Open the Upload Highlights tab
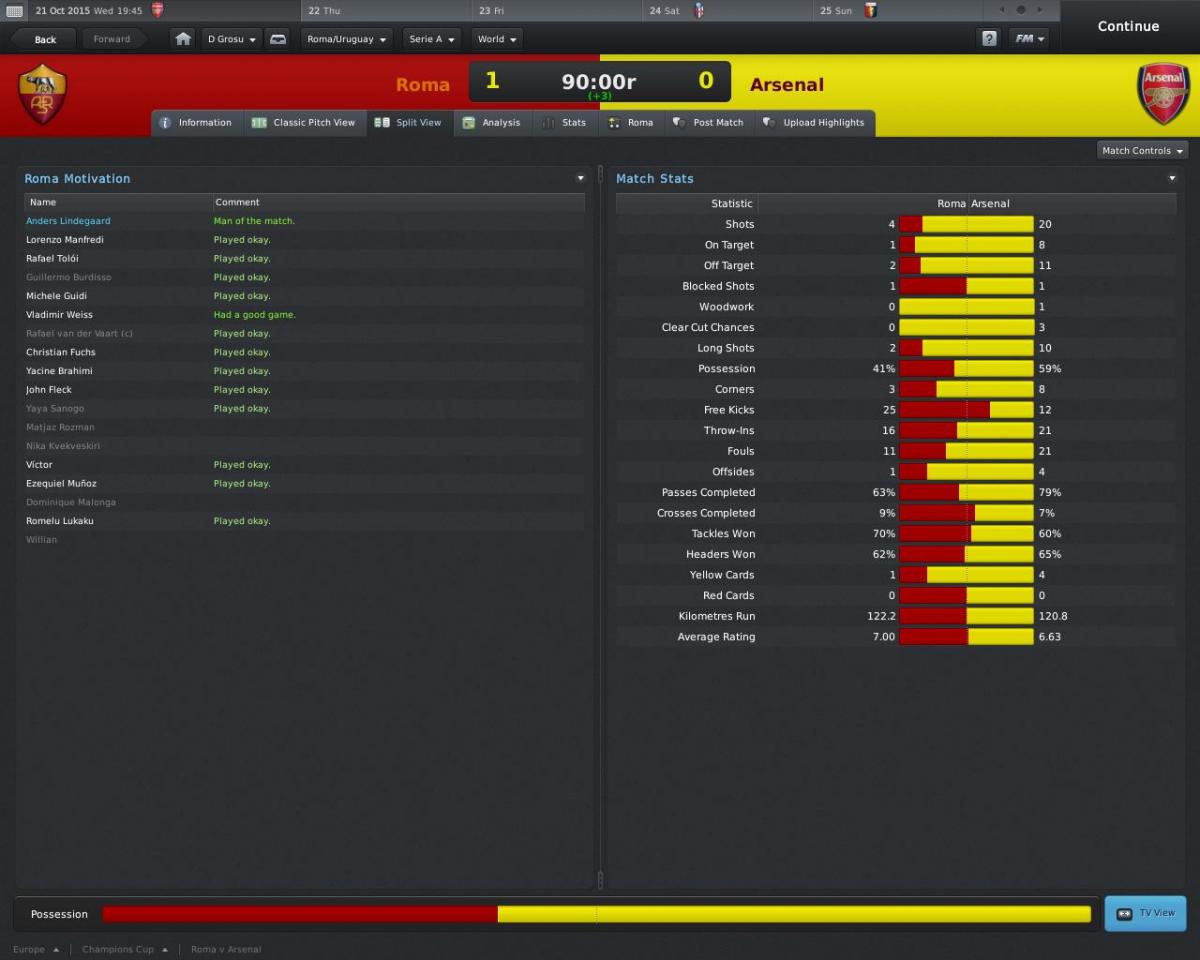 click(813, 123)
